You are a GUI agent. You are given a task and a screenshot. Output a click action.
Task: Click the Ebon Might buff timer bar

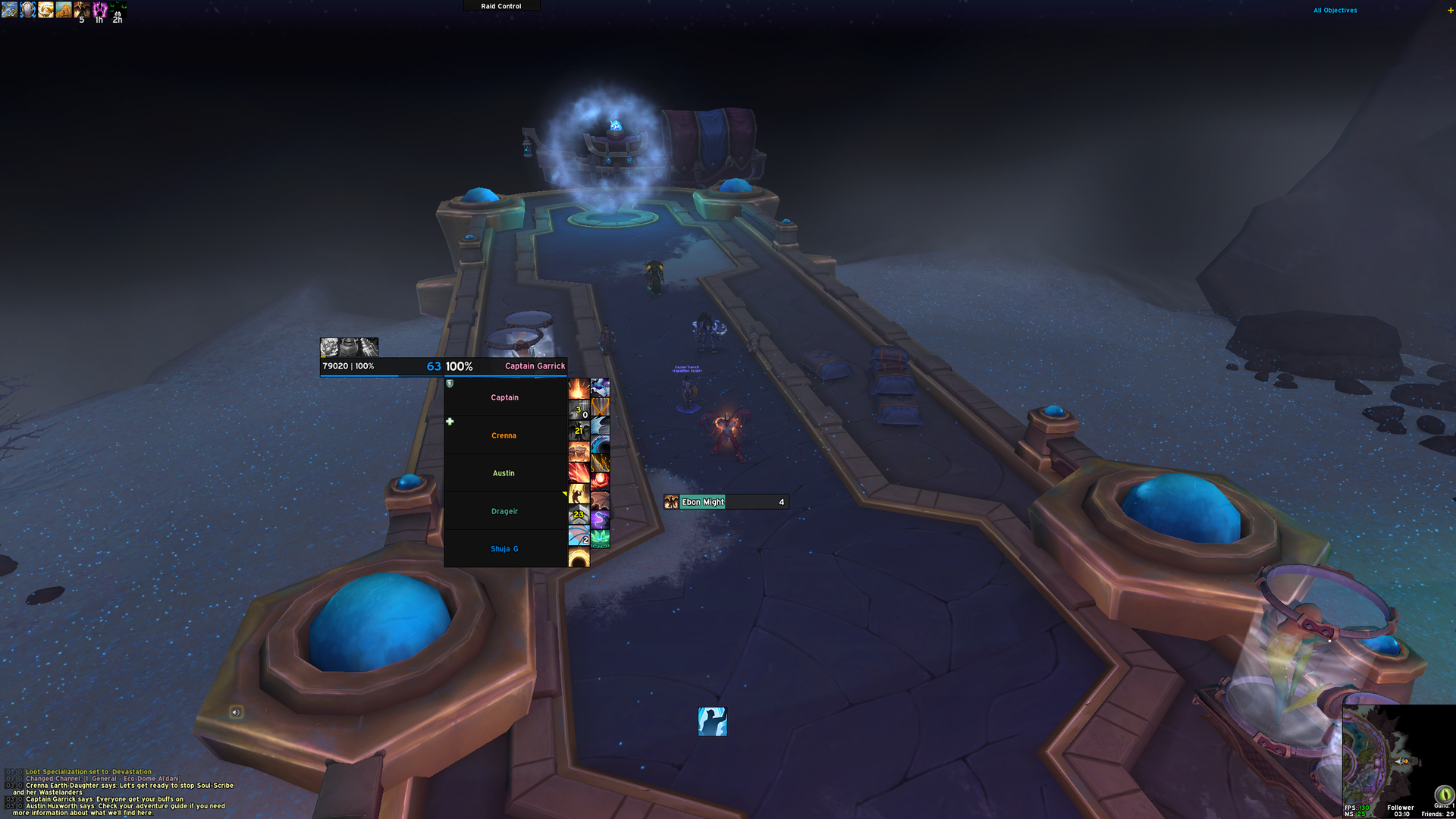click(x=726, y=502)
